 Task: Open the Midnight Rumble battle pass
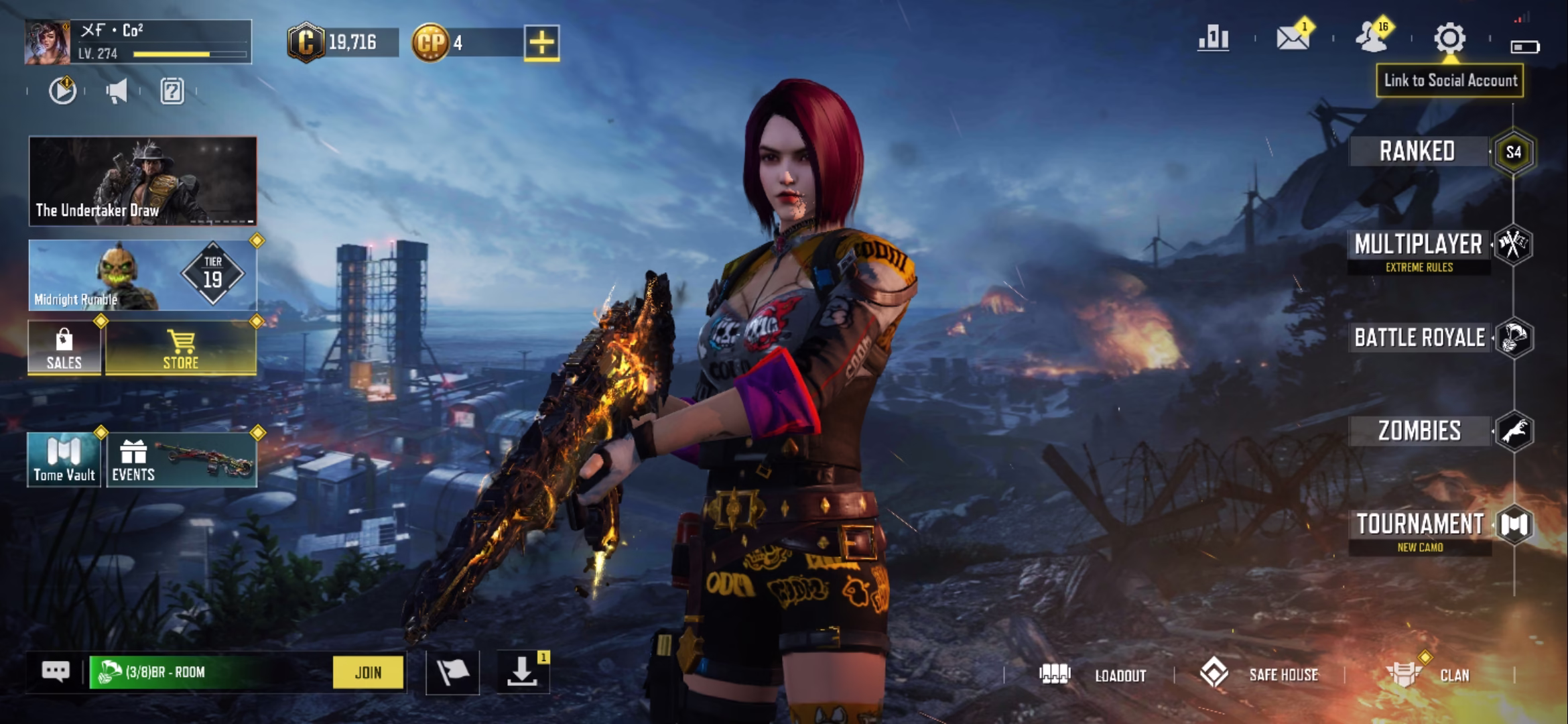click(x=143, y=275)
